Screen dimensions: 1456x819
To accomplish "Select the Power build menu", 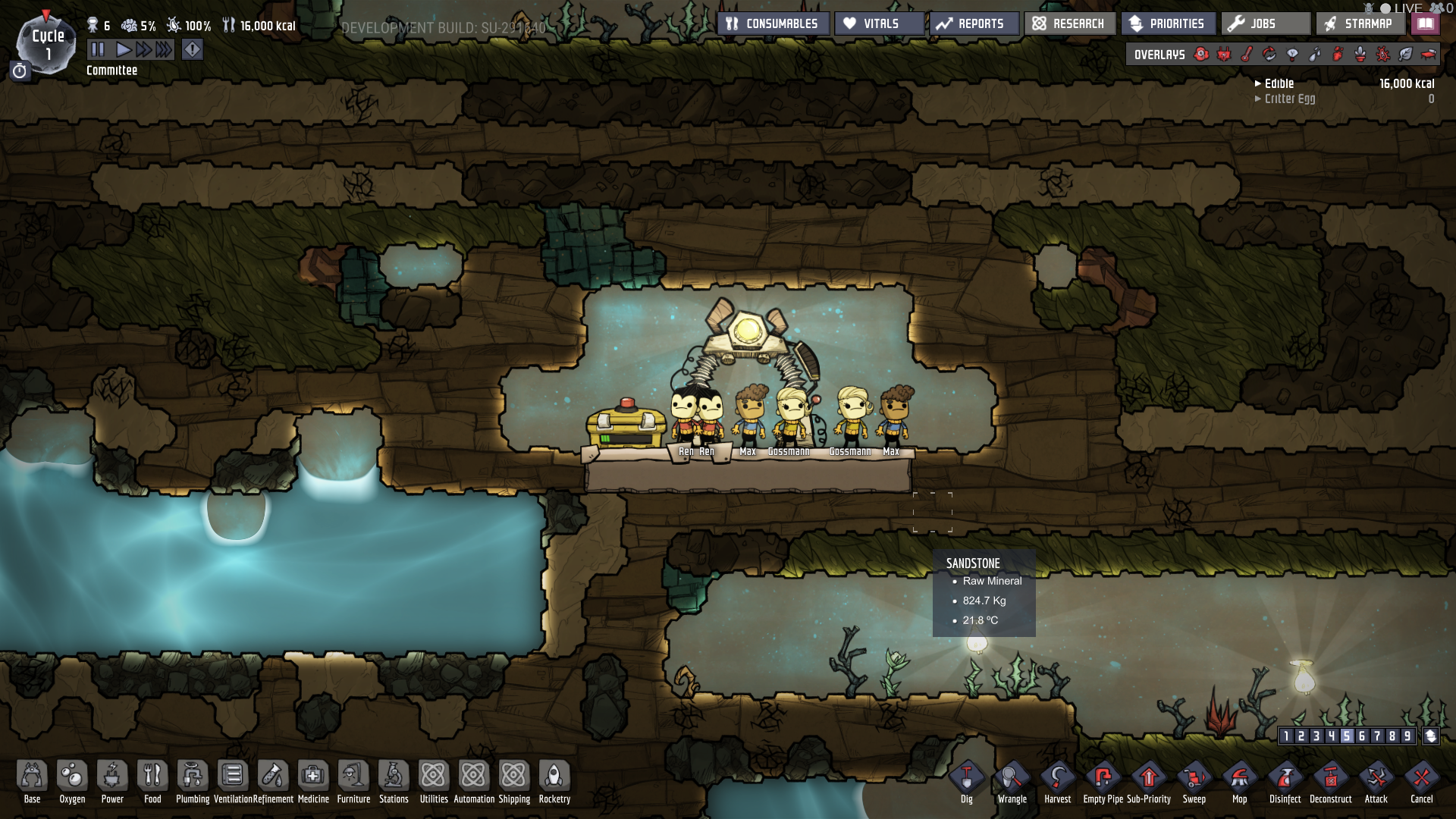I will [x=112, y=781].
